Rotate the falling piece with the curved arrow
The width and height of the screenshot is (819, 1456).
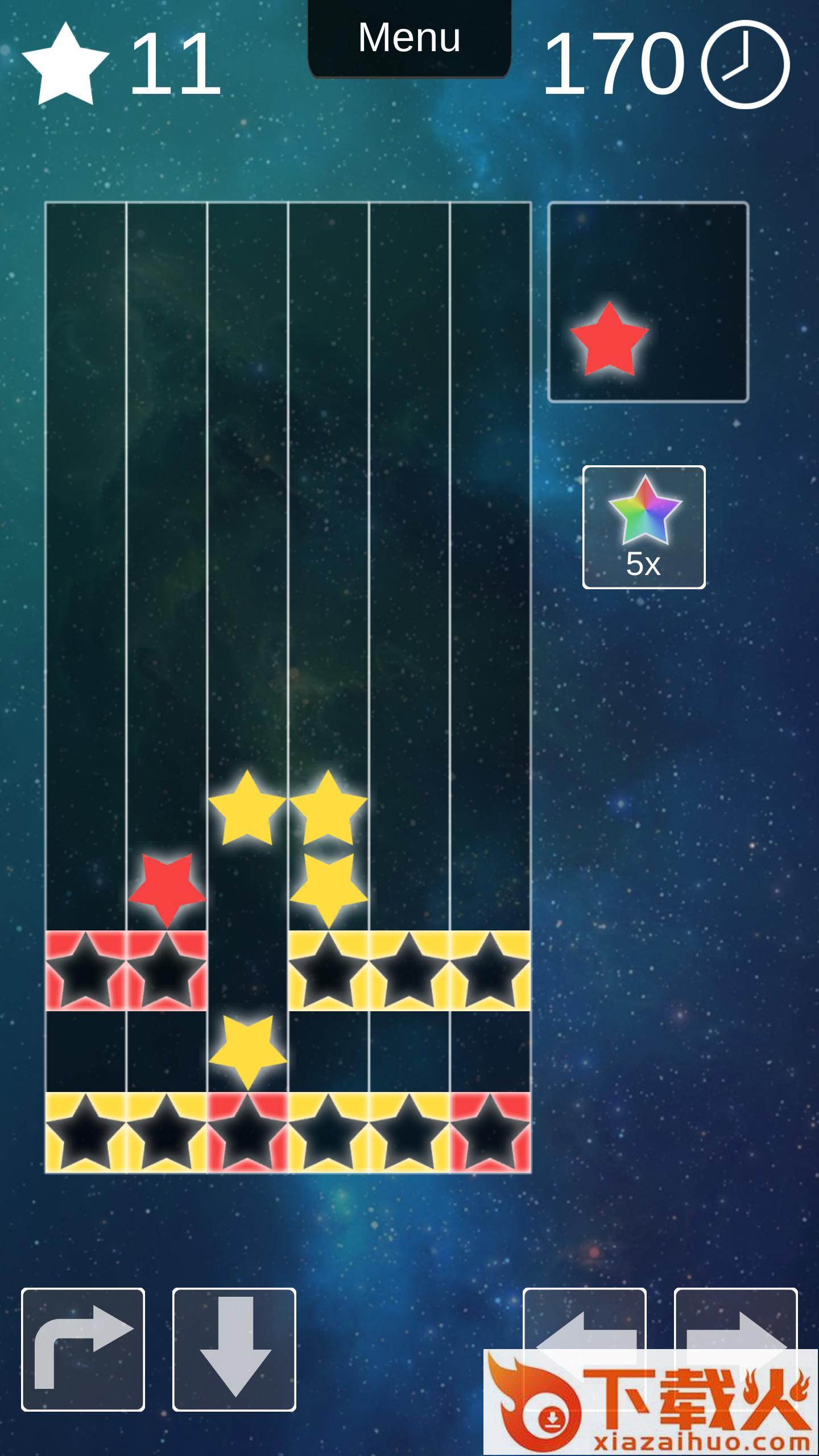tap(83, 1349)
